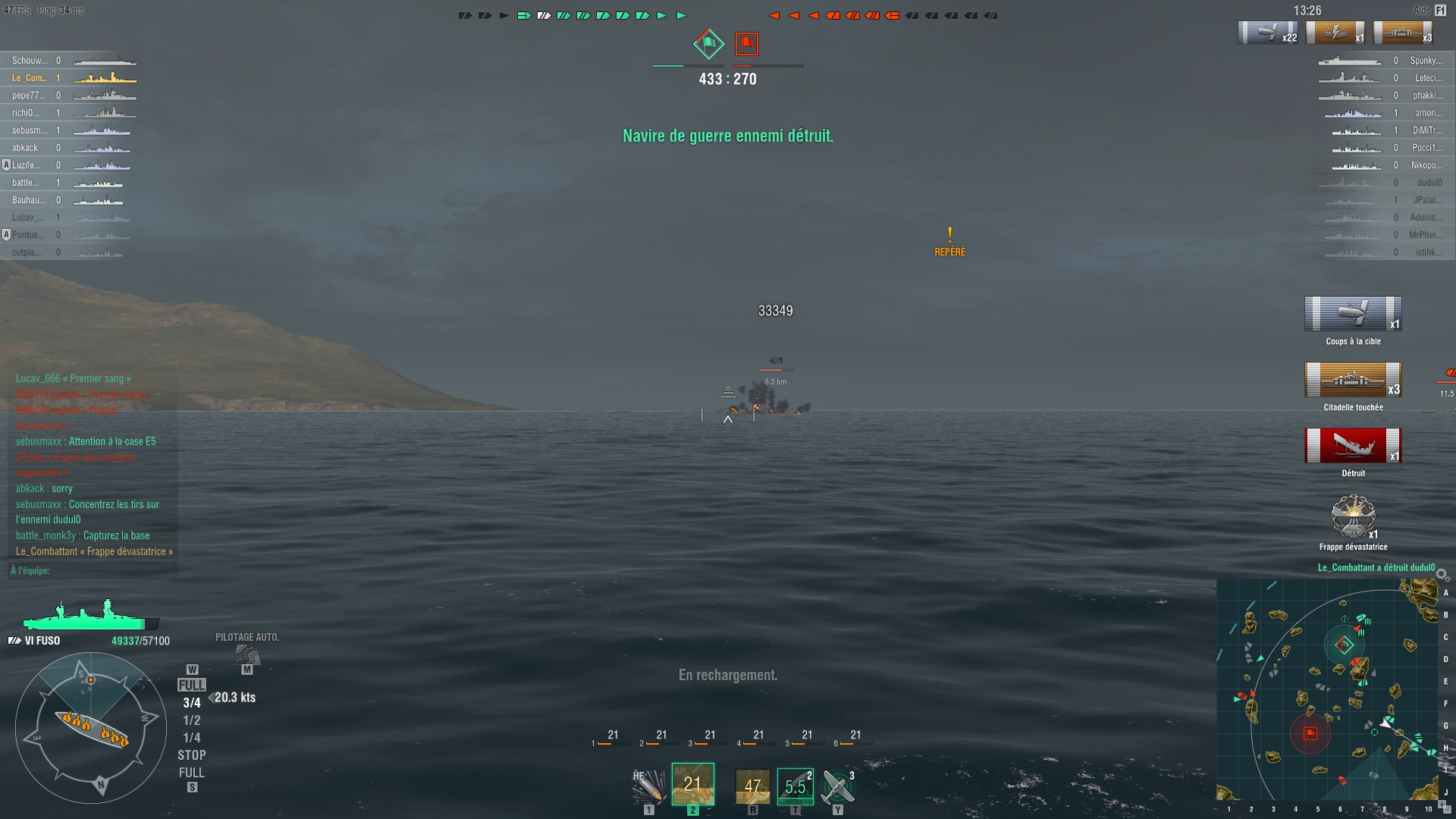The image size is (1456, 819).
Task: Select enemy player Spunky... in the roster
Action: [x=1426, y=61]
